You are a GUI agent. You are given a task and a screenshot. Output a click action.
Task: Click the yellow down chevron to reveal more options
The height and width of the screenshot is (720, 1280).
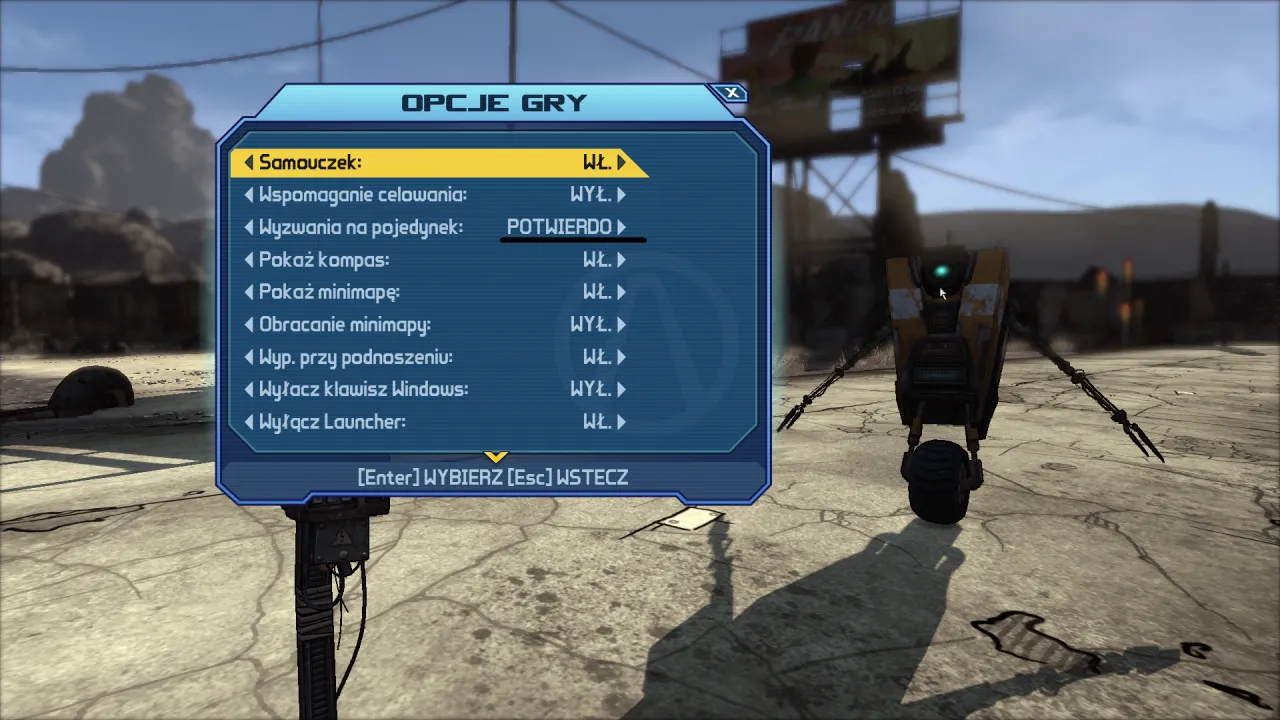(x=495, y=455)
